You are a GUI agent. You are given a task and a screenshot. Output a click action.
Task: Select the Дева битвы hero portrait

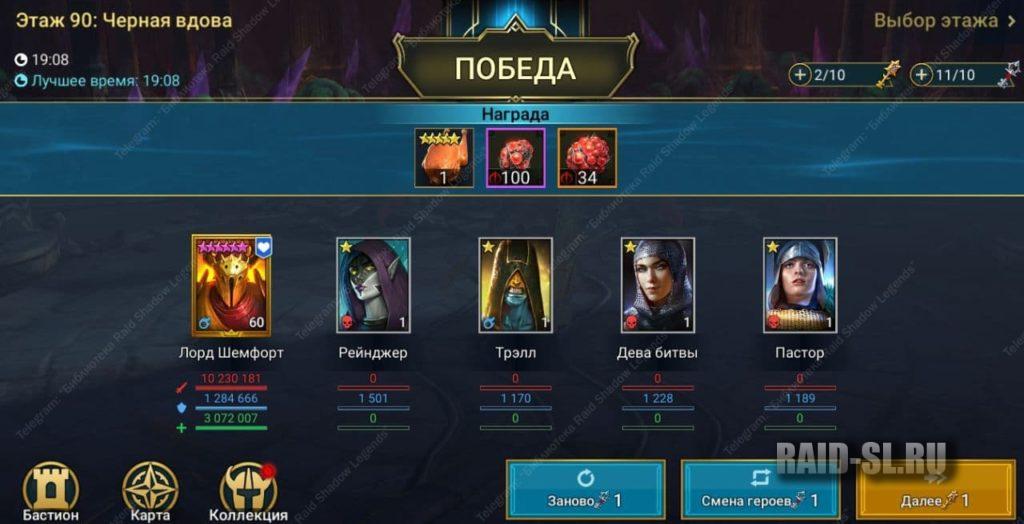coord(657,286)
